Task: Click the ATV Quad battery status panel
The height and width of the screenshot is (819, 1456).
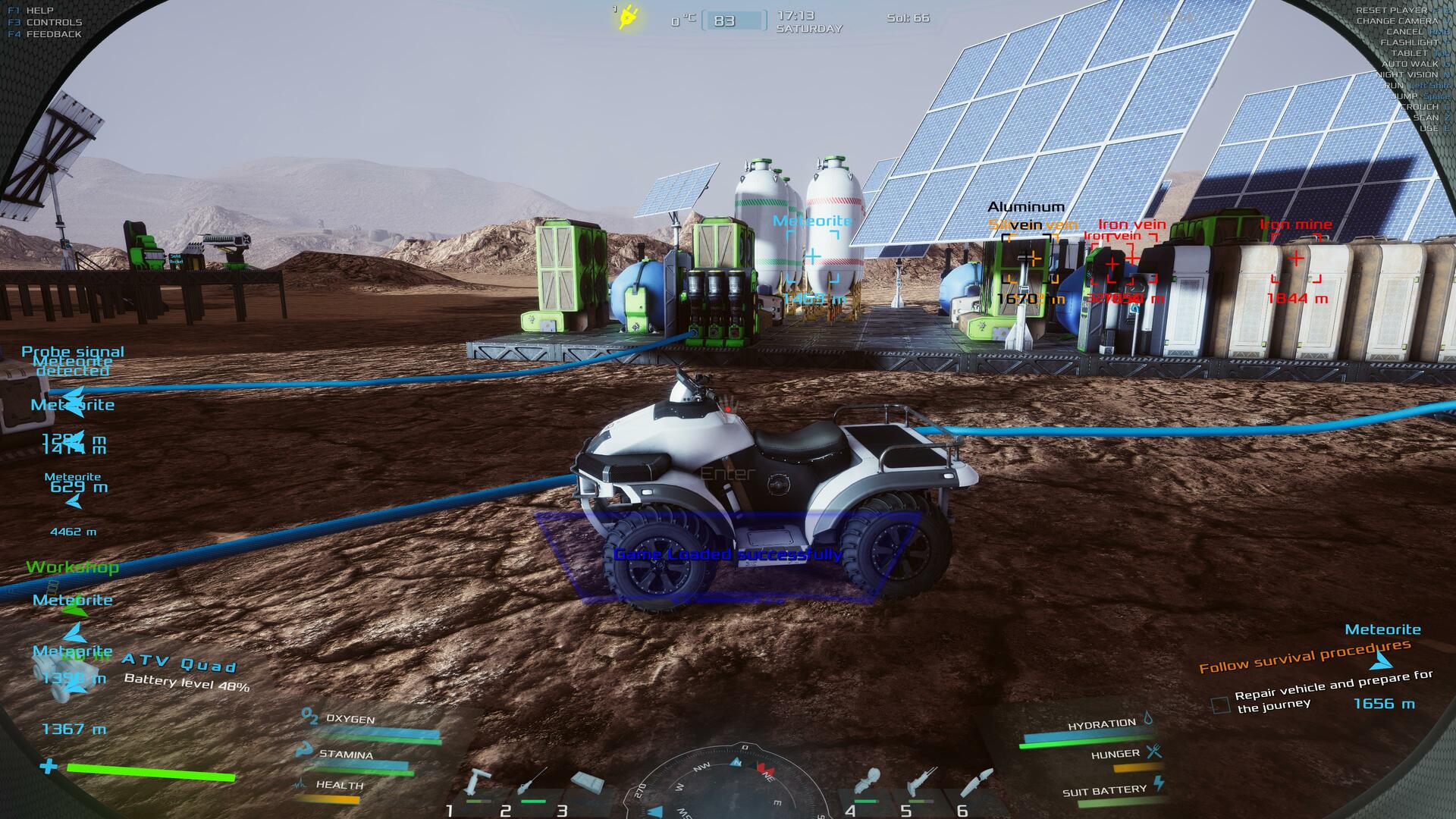Action: click(186, 674)
